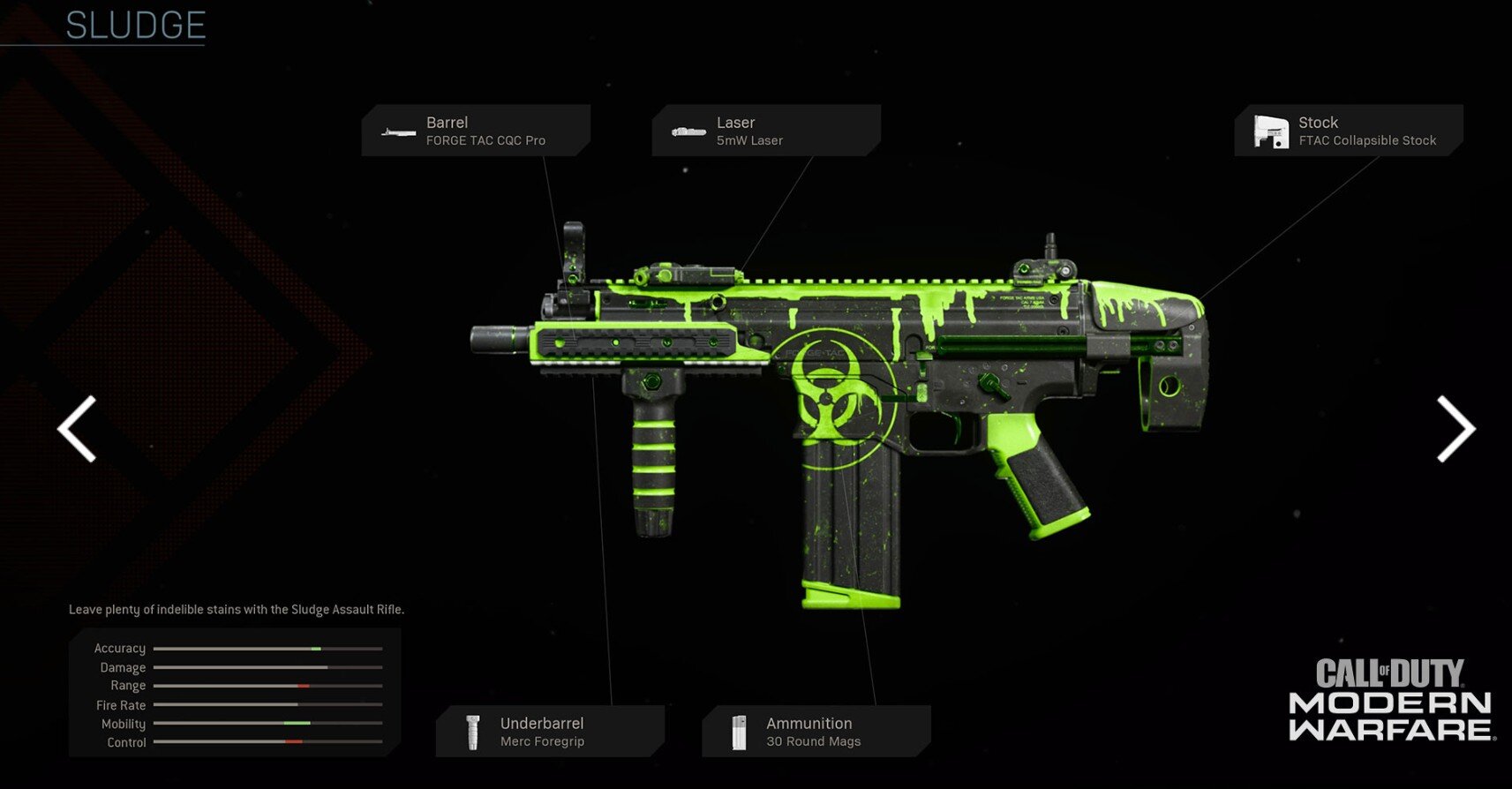Select the FORGE TAC CQC Pro barrel attachment
Viewport: 1512px width, 789px height.
476,131
